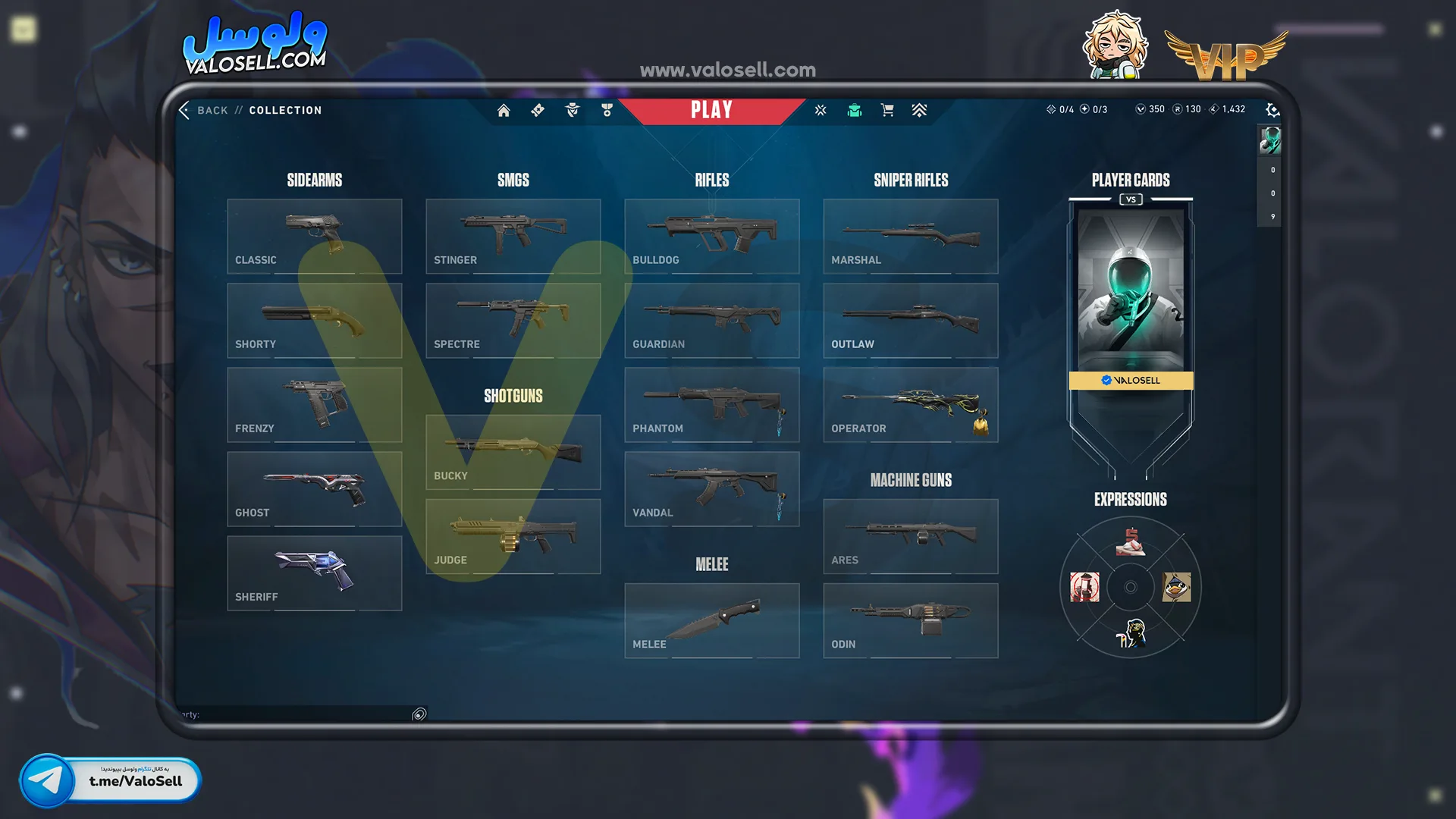Select the Melee knife slot

[x=711, y=620]
